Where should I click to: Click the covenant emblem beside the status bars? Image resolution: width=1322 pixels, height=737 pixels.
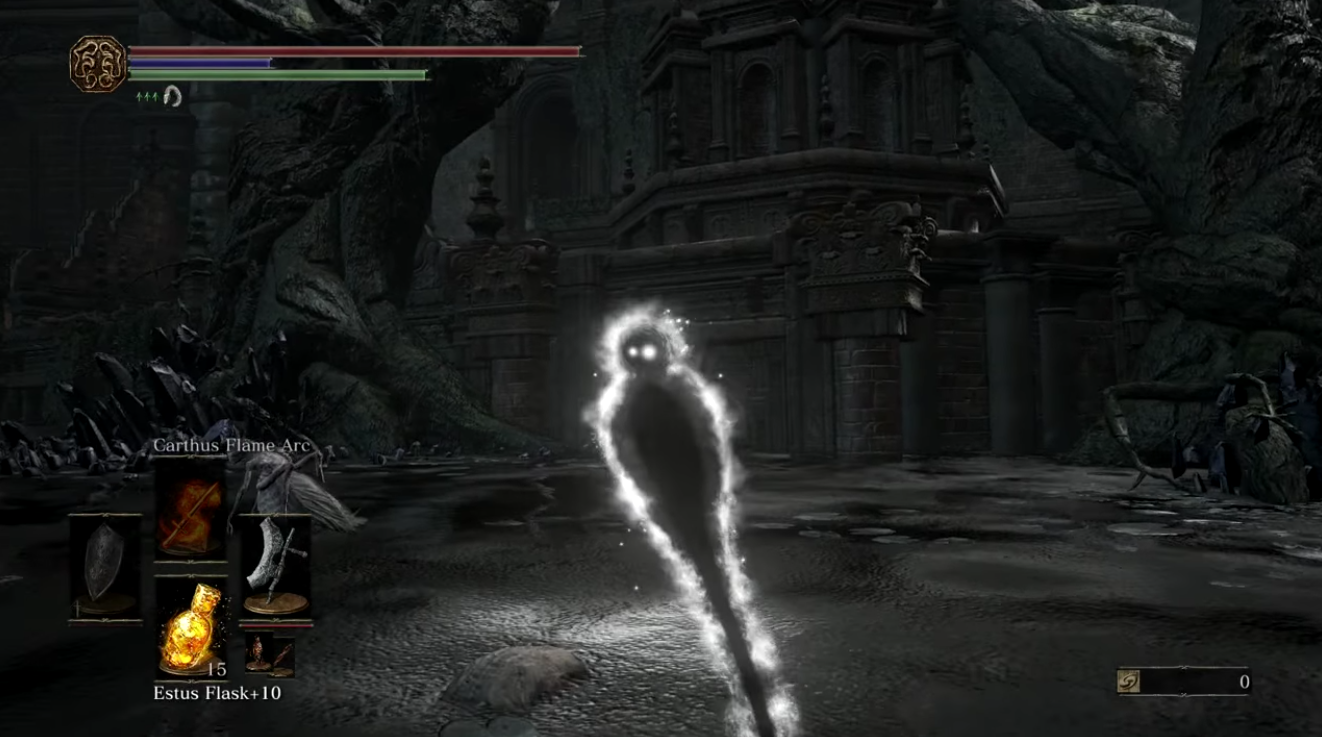click(x=99, y=61)
